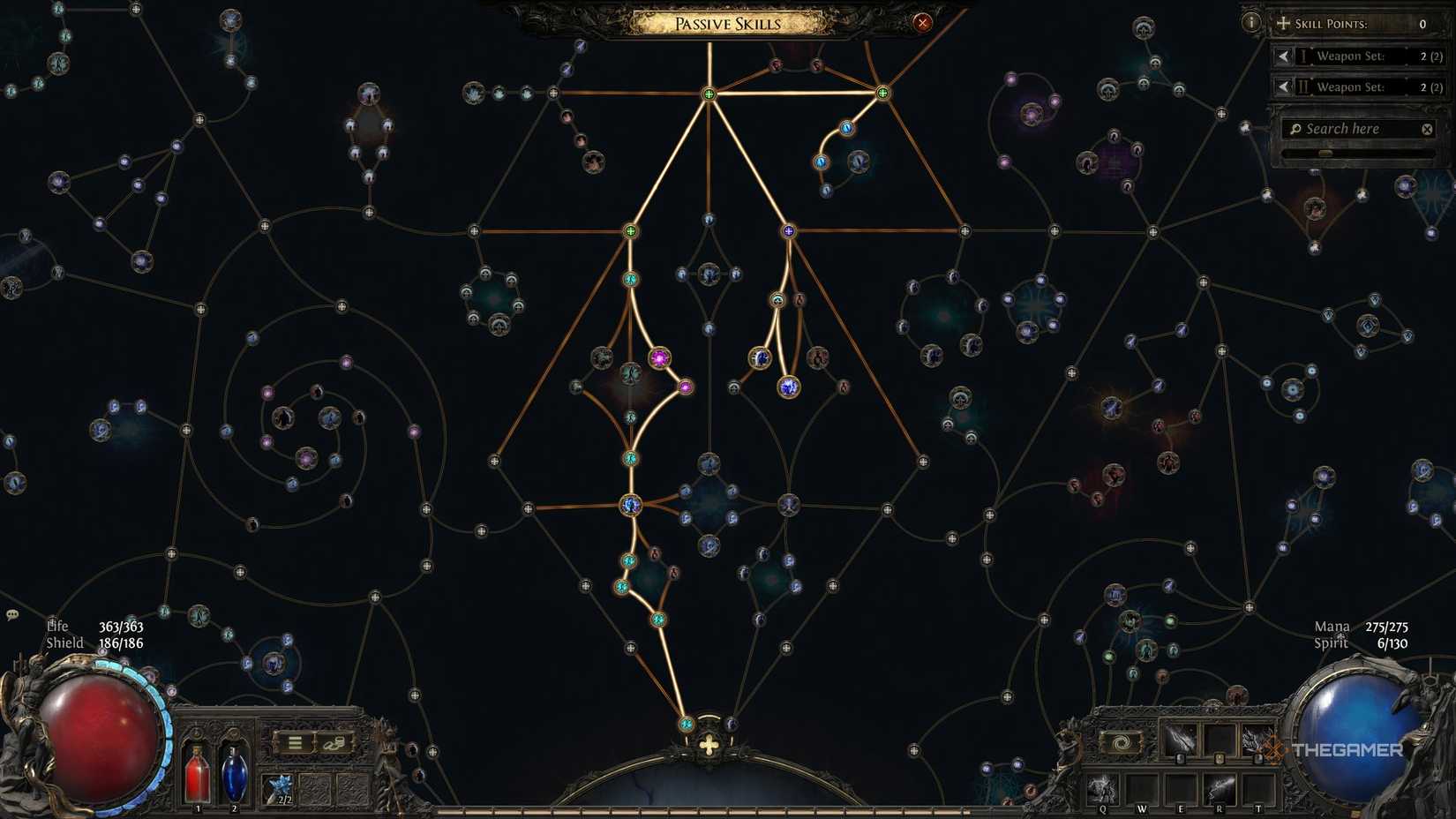The width and height of the screenshot is (1456, 819).
Task: Toggle the glowing purple notable node on the tree
Action: point(660,357)
